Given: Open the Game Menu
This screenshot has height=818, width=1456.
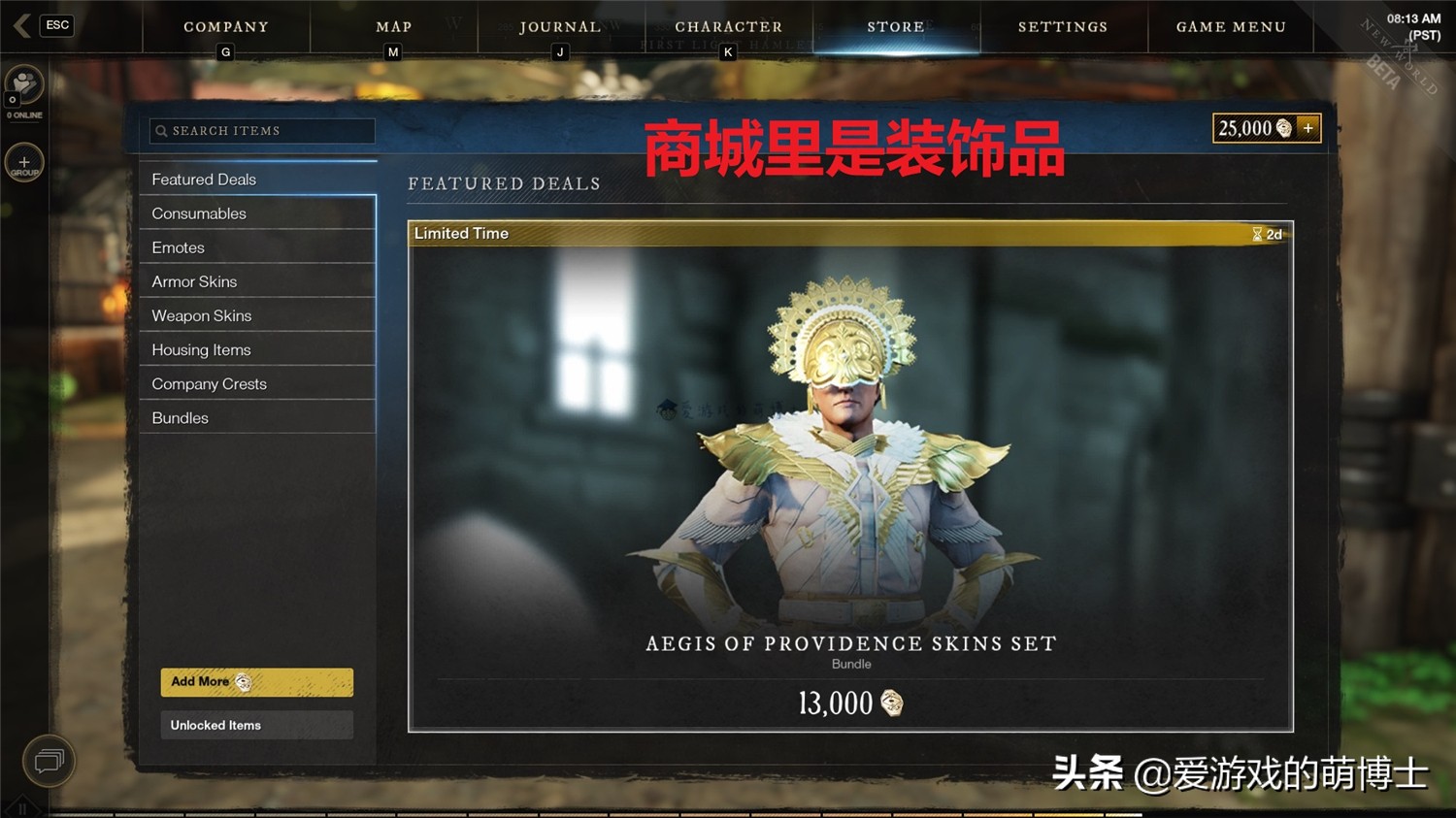Looking at the screenshot, I should coord(1230,26).
